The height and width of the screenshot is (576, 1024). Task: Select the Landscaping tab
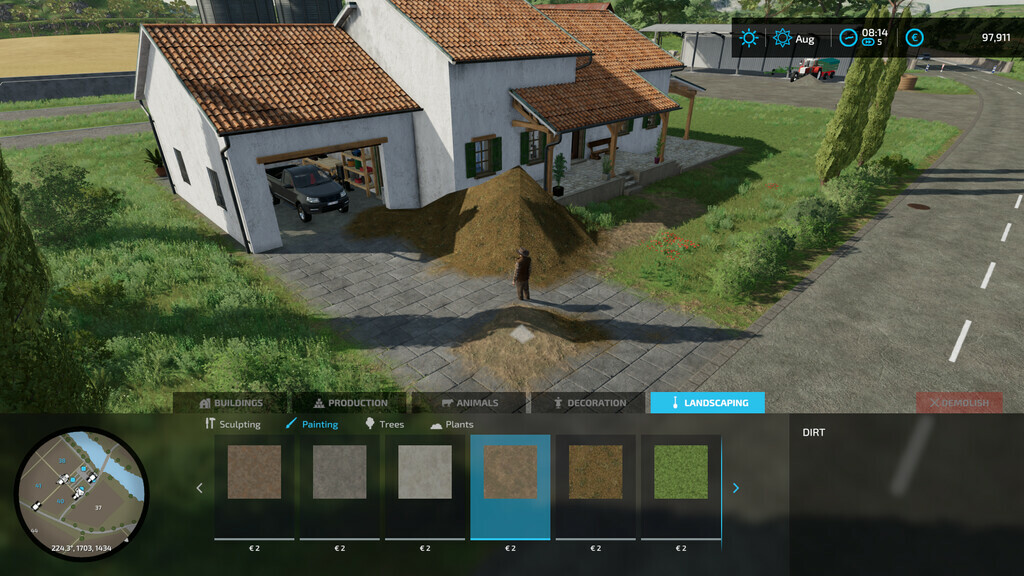(707, 403)
